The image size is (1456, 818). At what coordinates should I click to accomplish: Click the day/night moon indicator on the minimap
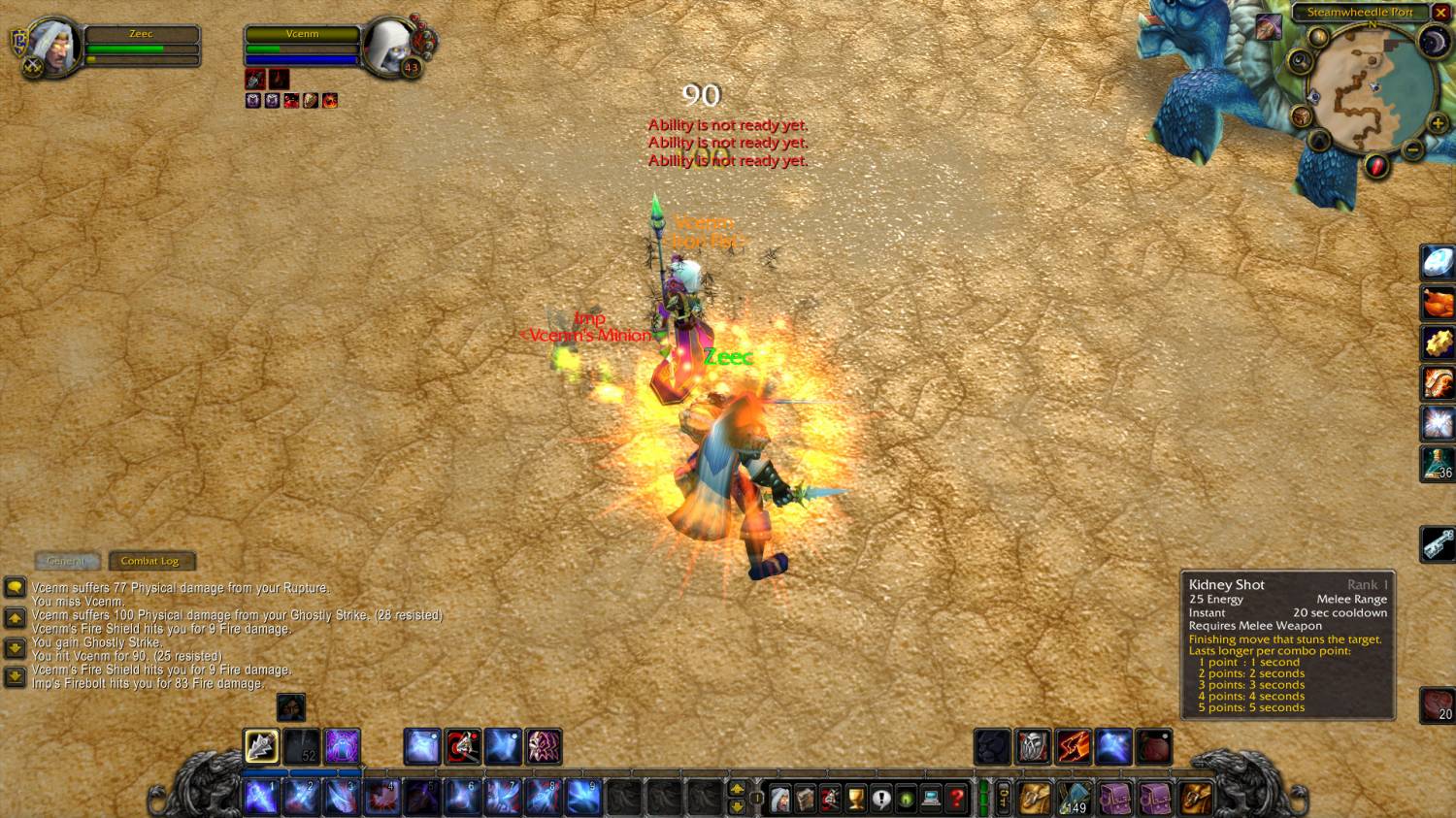1434,42
